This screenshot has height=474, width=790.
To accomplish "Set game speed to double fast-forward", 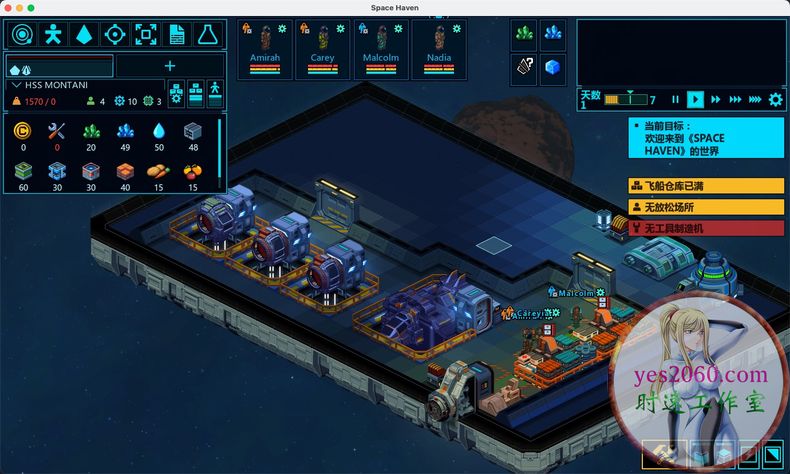I will 715,99.
